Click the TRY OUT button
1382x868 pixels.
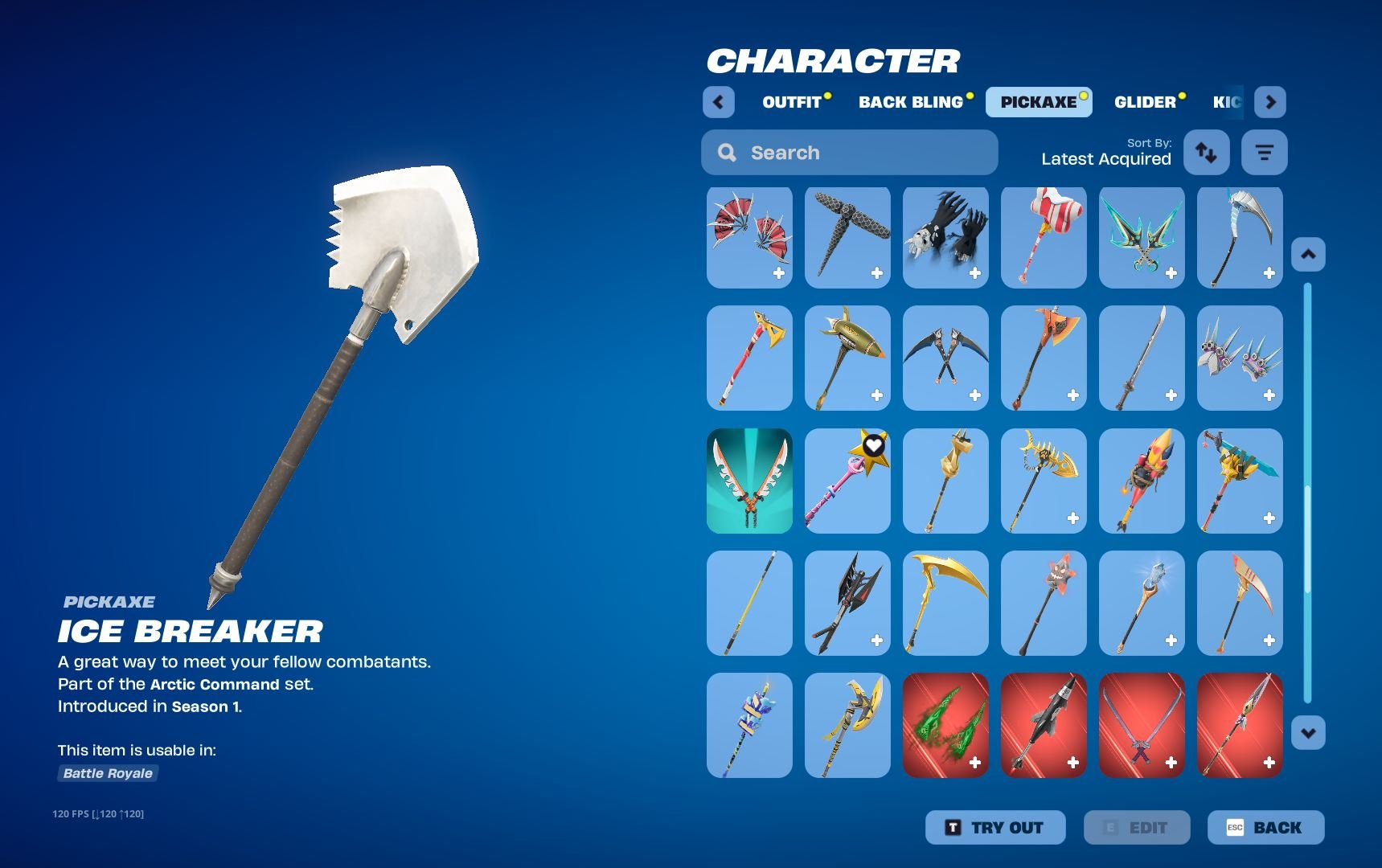(x=994, y=827)
